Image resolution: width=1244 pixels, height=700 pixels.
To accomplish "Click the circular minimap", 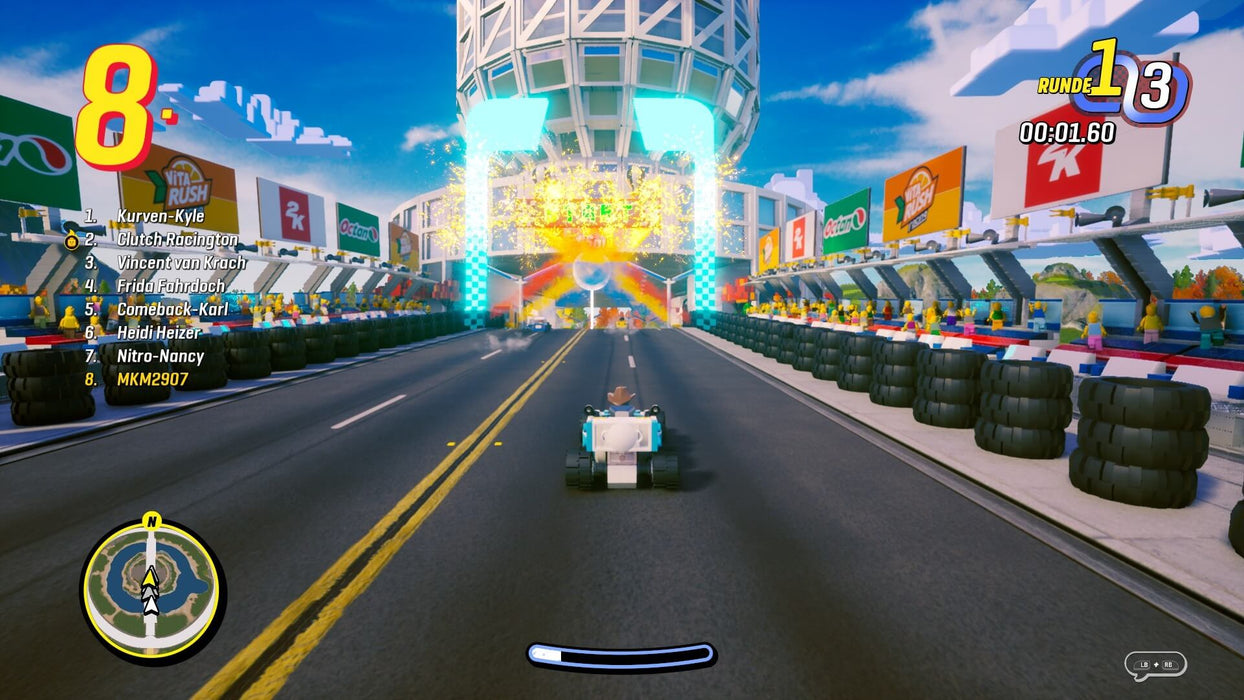I will point(152,589).
